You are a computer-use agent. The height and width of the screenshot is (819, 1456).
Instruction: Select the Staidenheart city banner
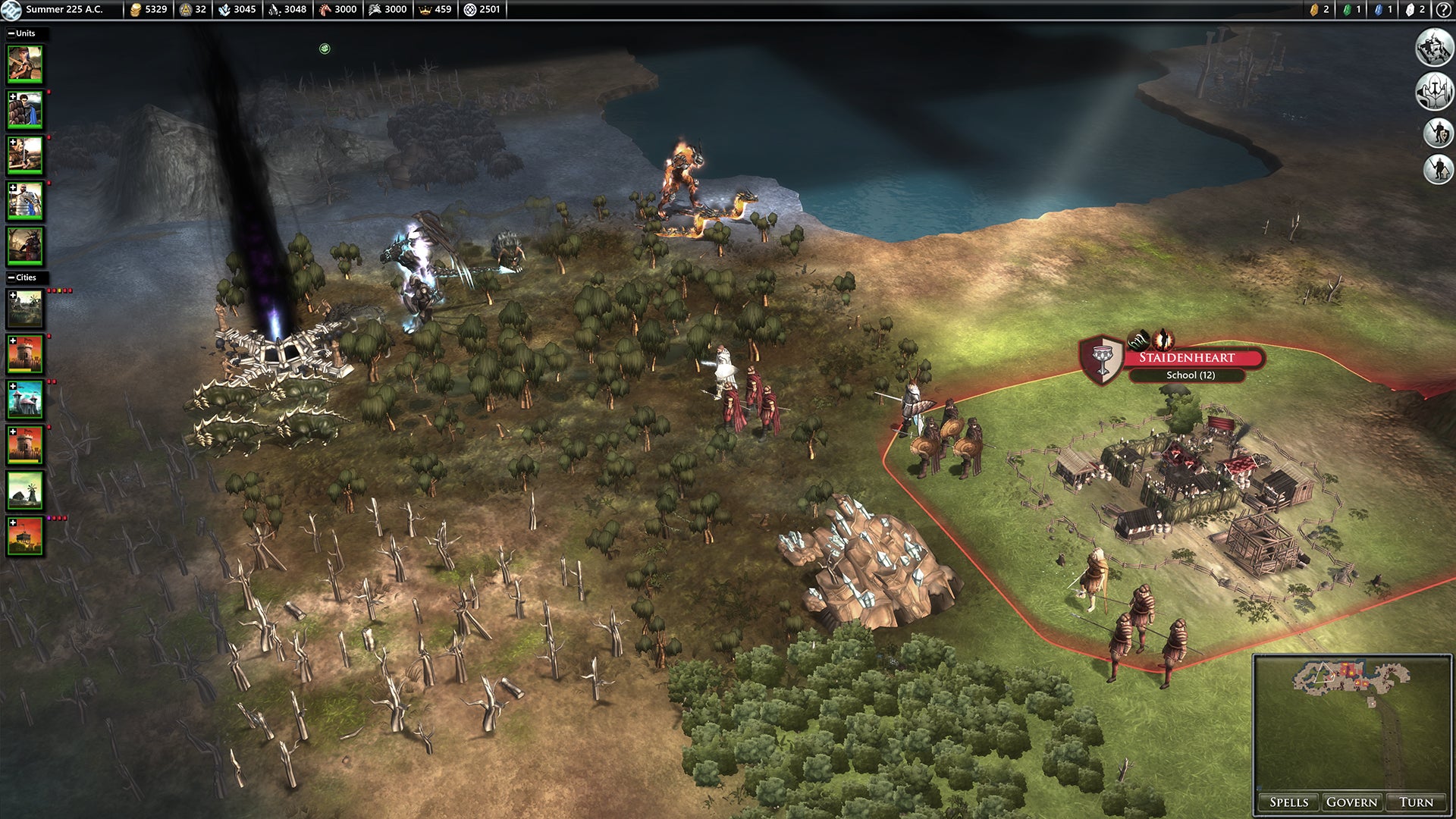[1187, 357]
